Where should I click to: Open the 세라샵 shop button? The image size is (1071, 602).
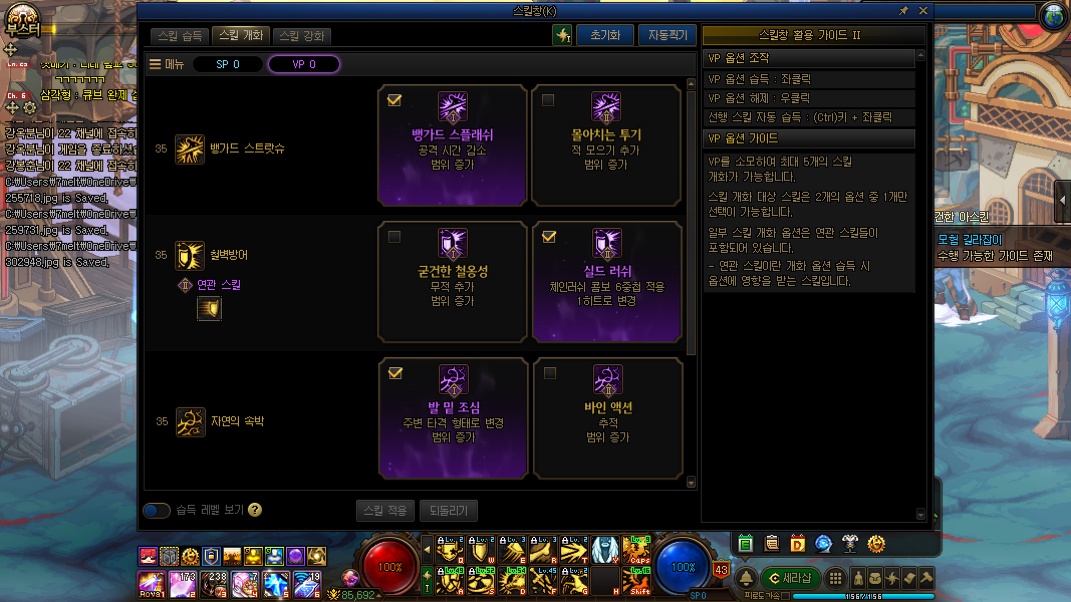(790, 578)
